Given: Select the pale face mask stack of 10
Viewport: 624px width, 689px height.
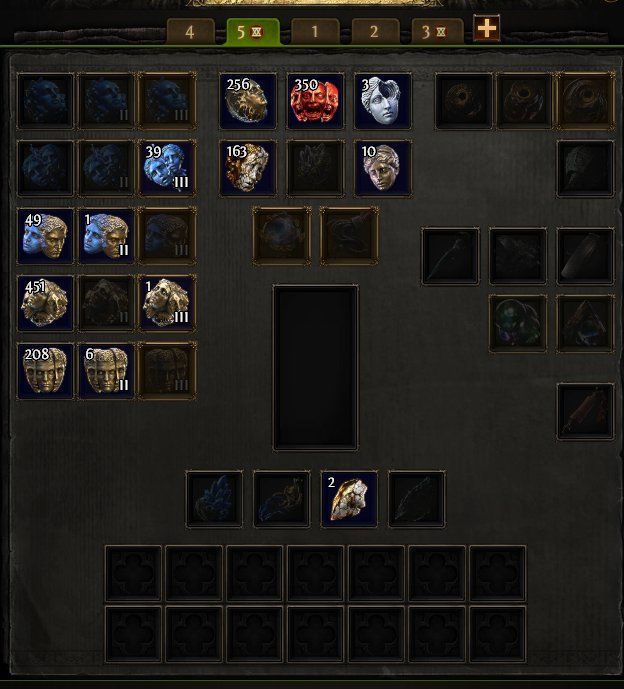Looking at the screenshot, I should coord(382,167).
